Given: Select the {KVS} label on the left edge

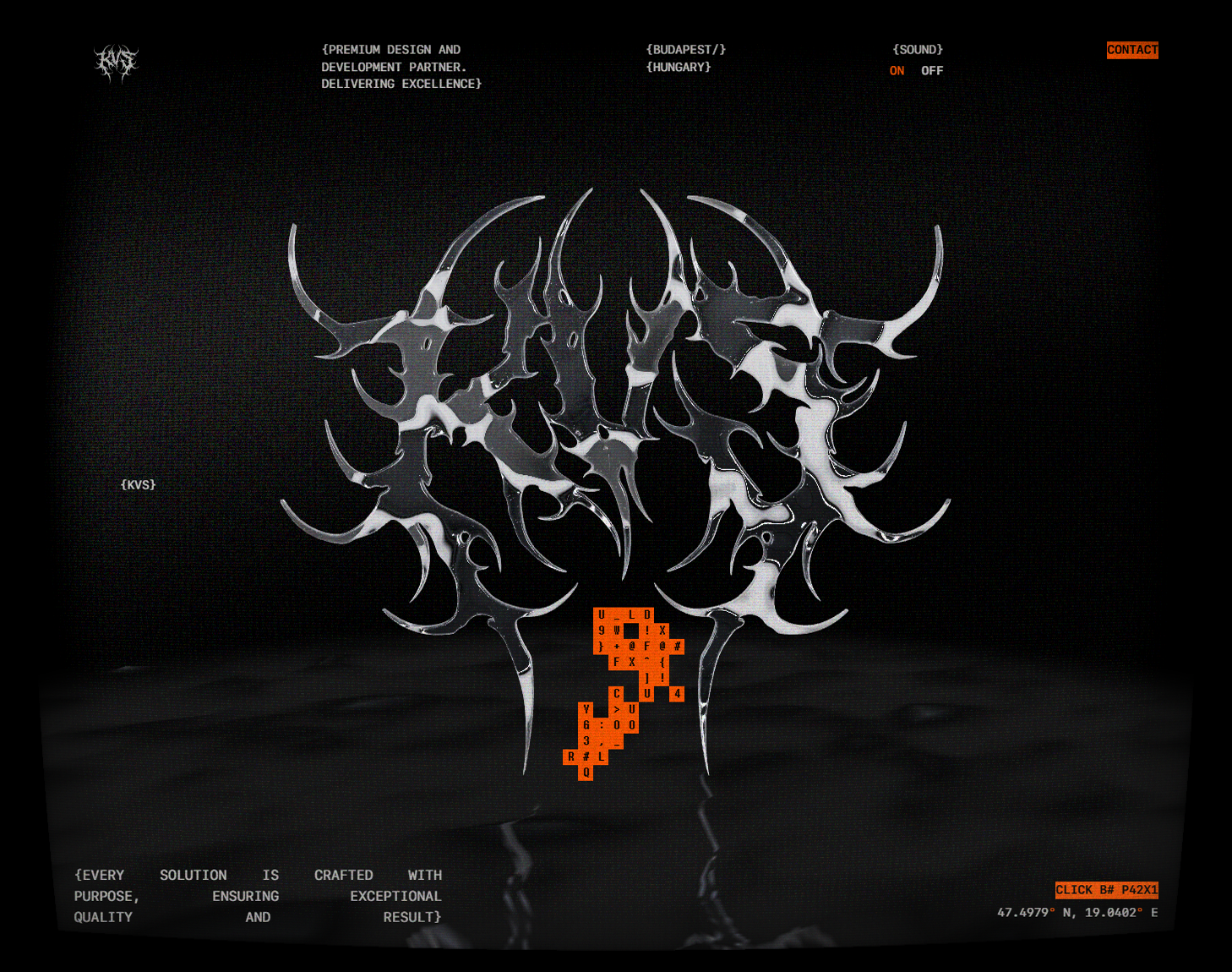Looking at the screenshot, I should (138, 484).
